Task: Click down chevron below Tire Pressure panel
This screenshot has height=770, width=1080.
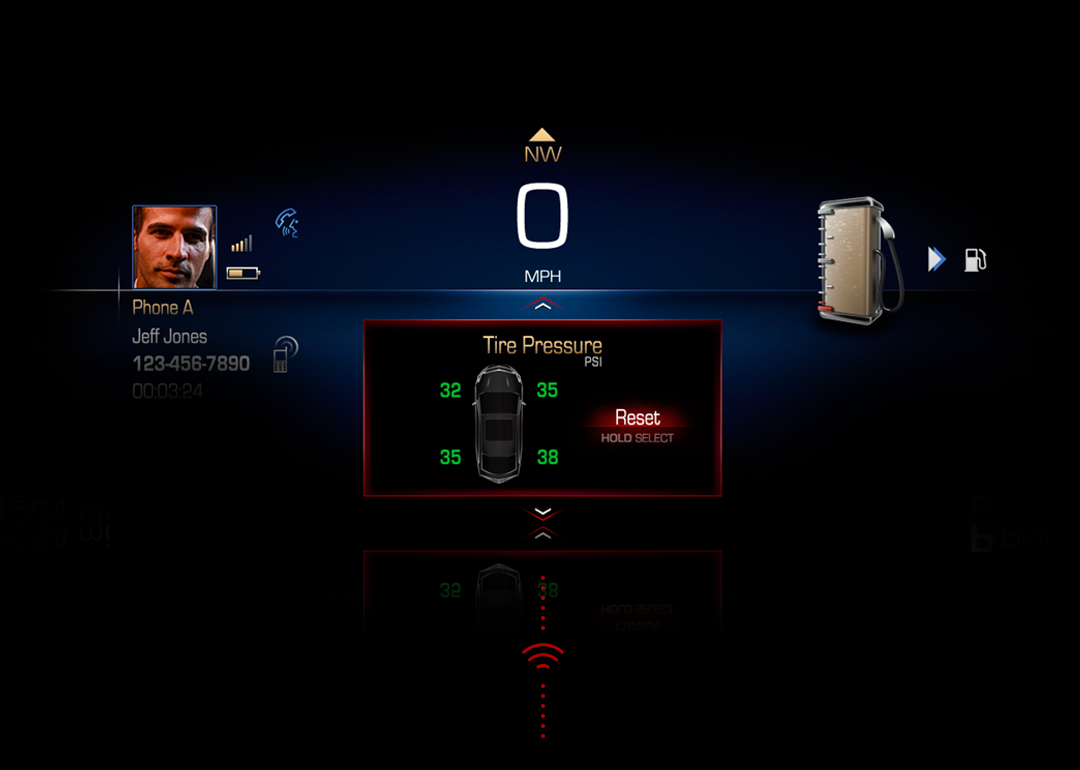Action: pos(542,512)
